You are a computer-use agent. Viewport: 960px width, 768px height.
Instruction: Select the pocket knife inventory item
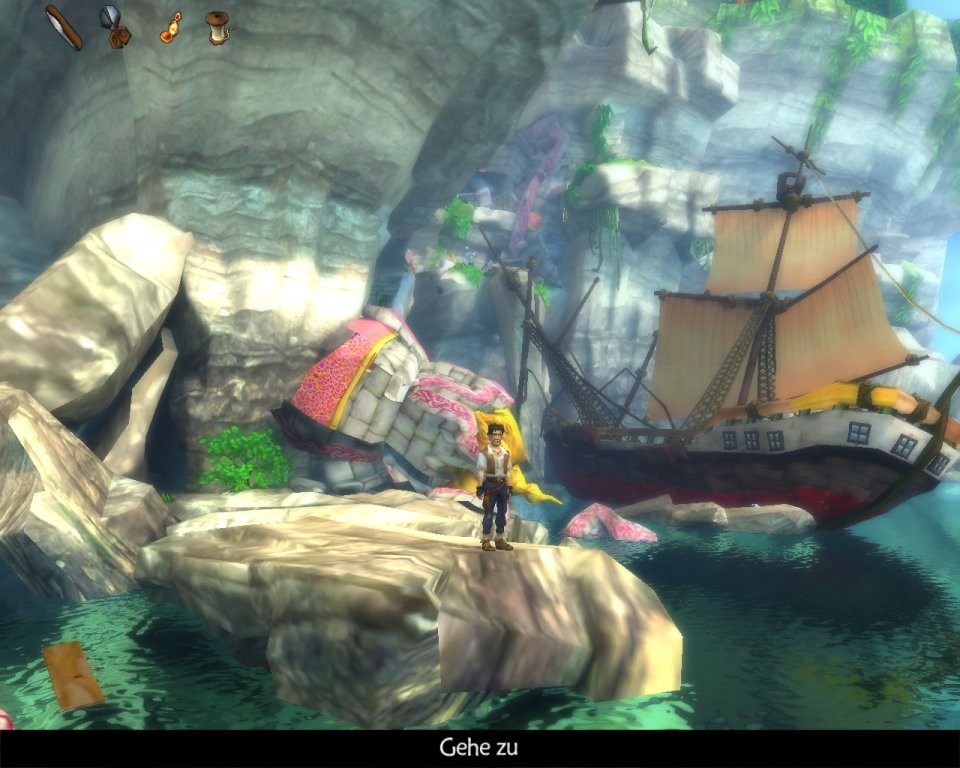point(65,27)
